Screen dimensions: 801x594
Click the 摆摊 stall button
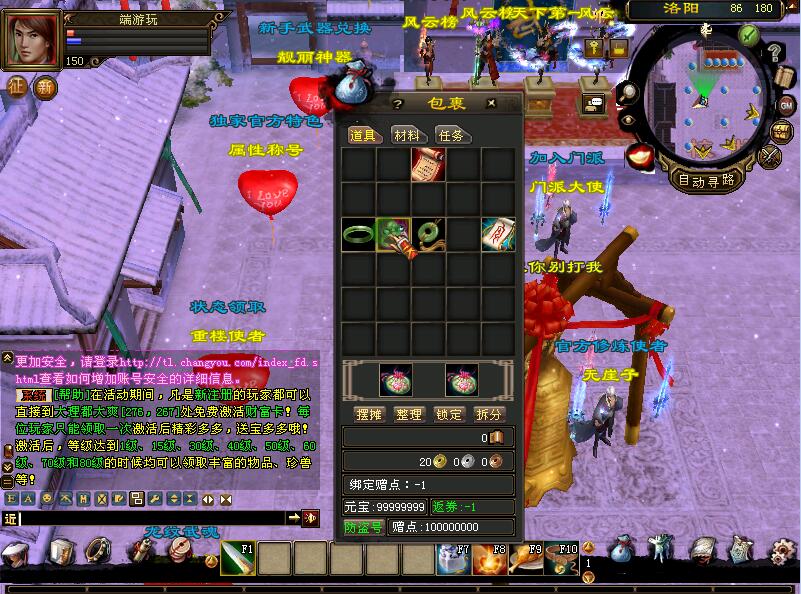(370, 414)
